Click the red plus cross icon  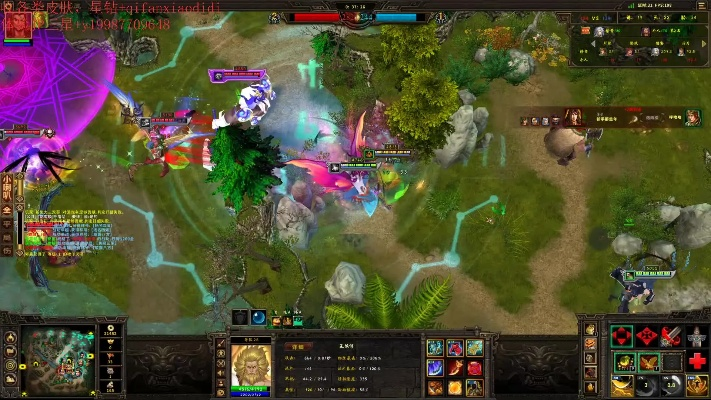pyautogui.click(x=697, y=361)
